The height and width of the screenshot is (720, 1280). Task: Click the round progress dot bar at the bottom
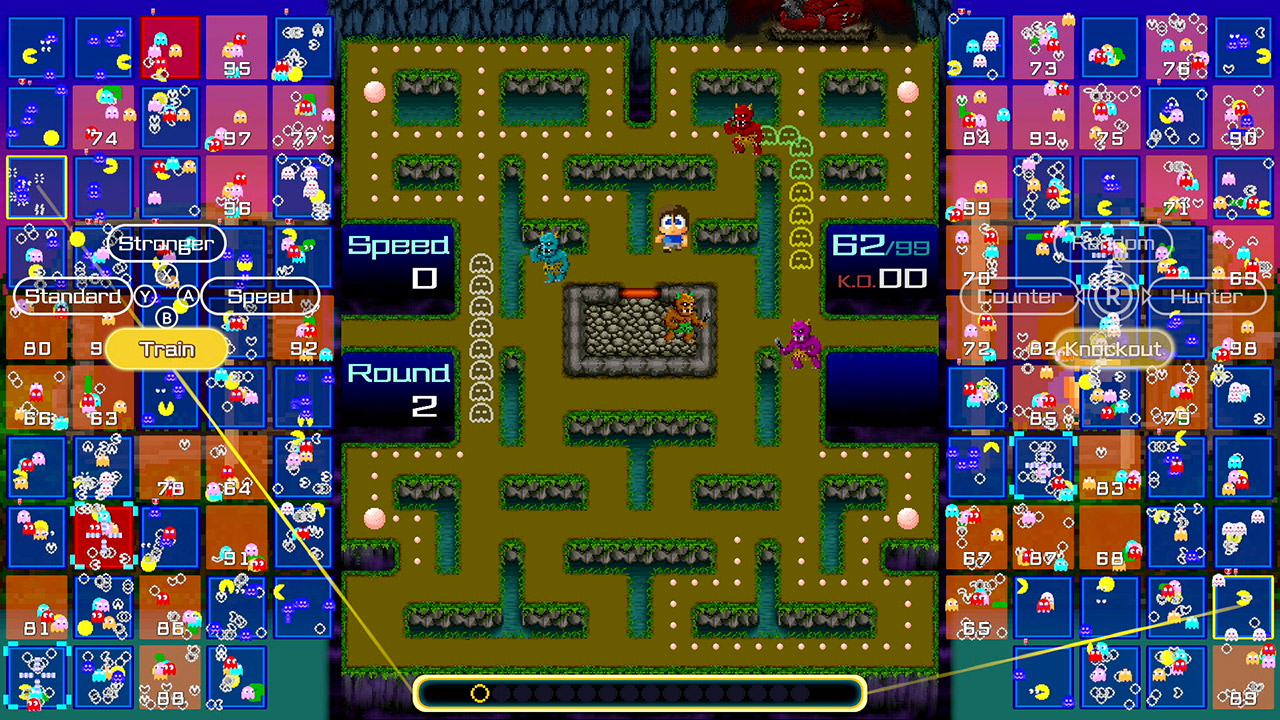pos(640,695)
